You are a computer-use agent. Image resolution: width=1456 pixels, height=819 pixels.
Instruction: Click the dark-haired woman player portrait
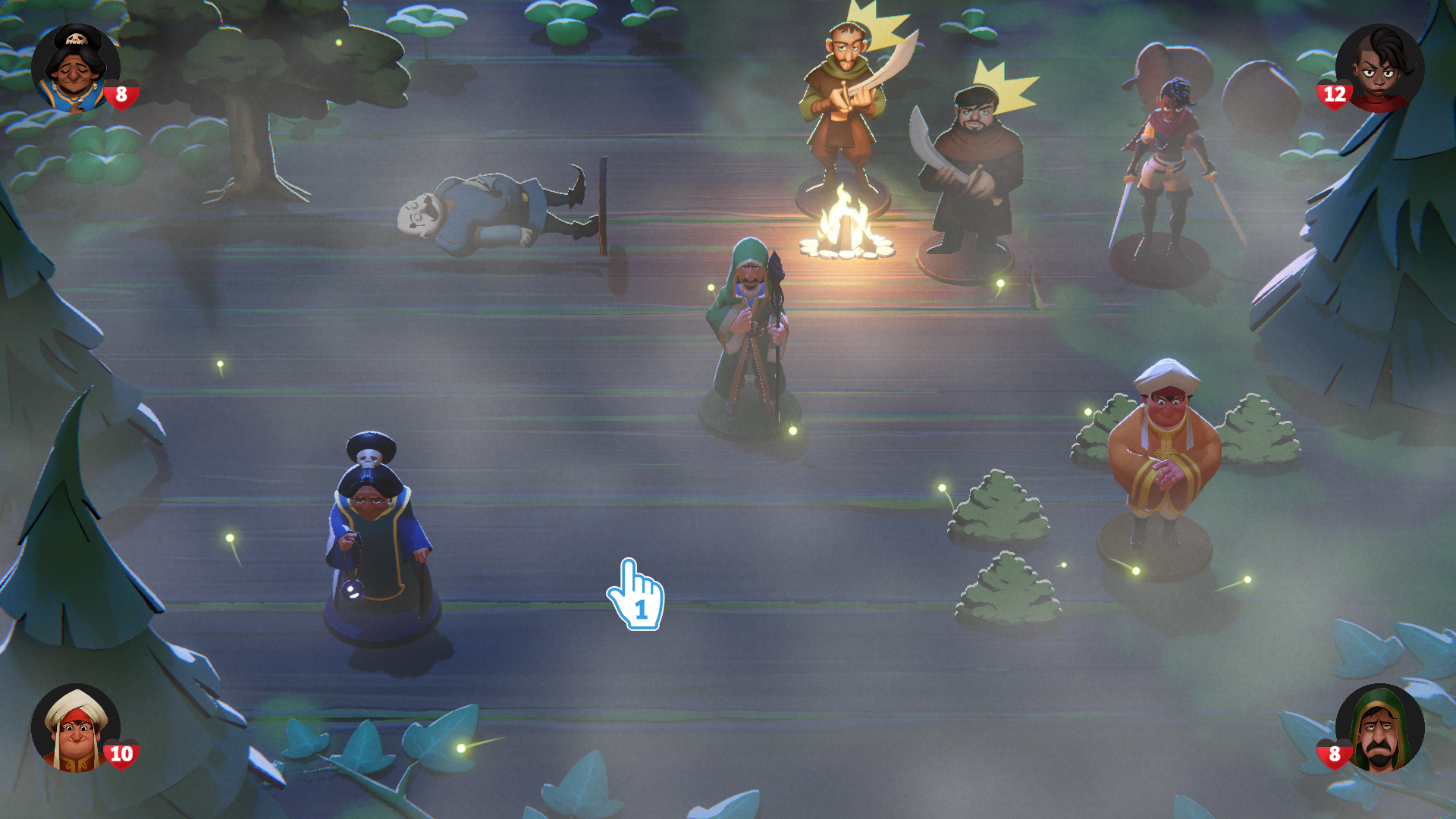1379,68
